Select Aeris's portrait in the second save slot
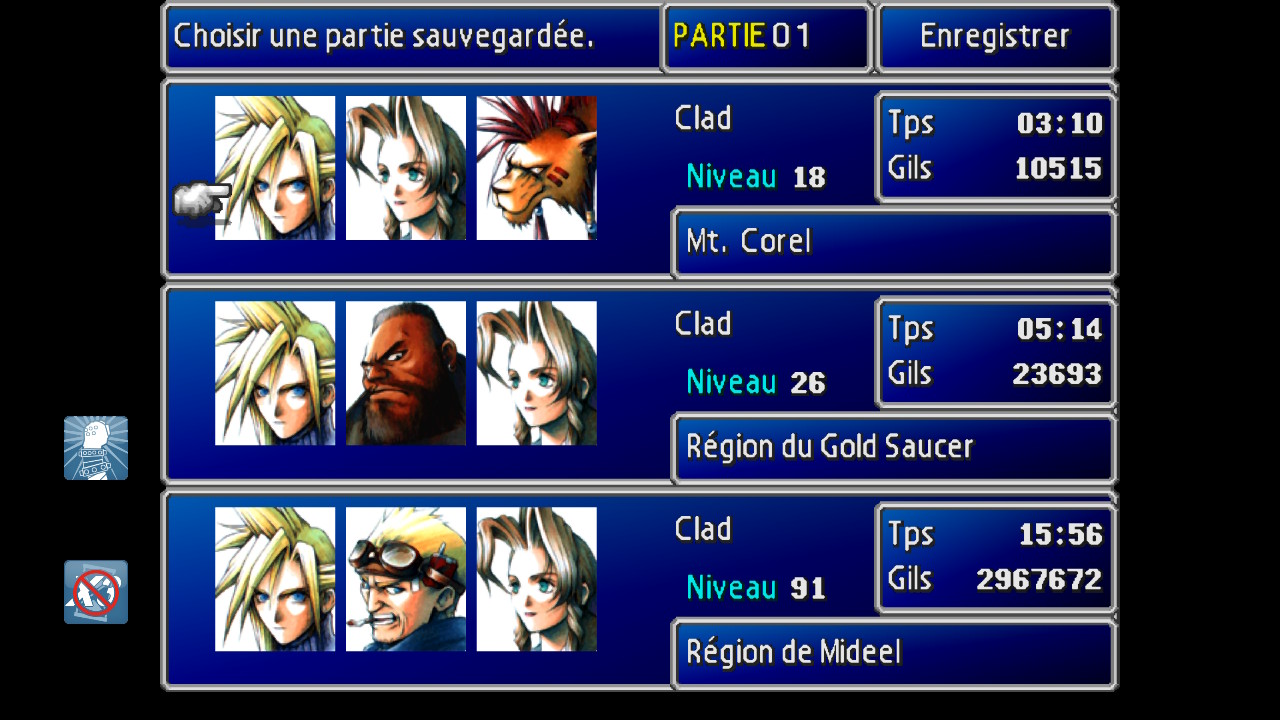This screenshot has height=720, width=1280. pos(537,372)
